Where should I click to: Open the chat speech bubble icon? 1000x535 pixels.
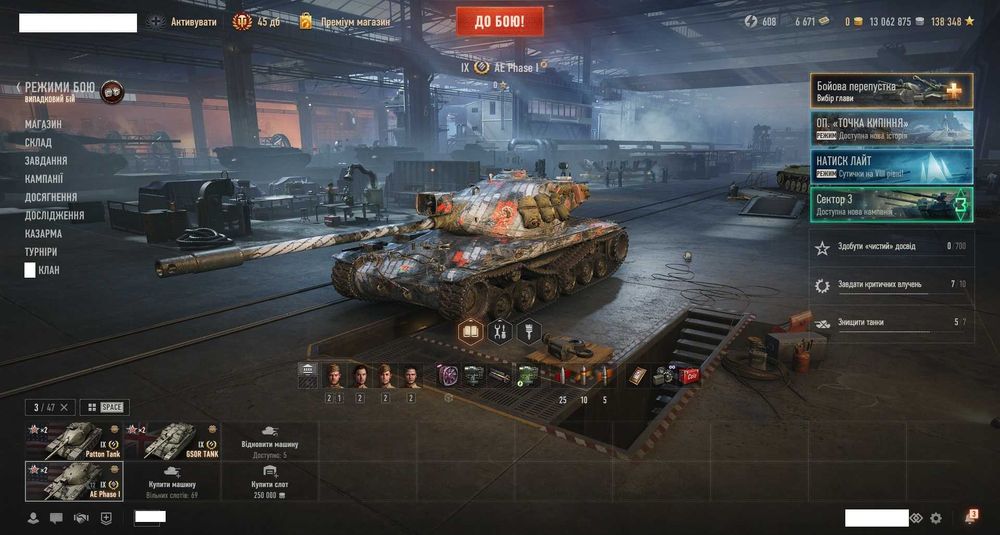(56, 518)
